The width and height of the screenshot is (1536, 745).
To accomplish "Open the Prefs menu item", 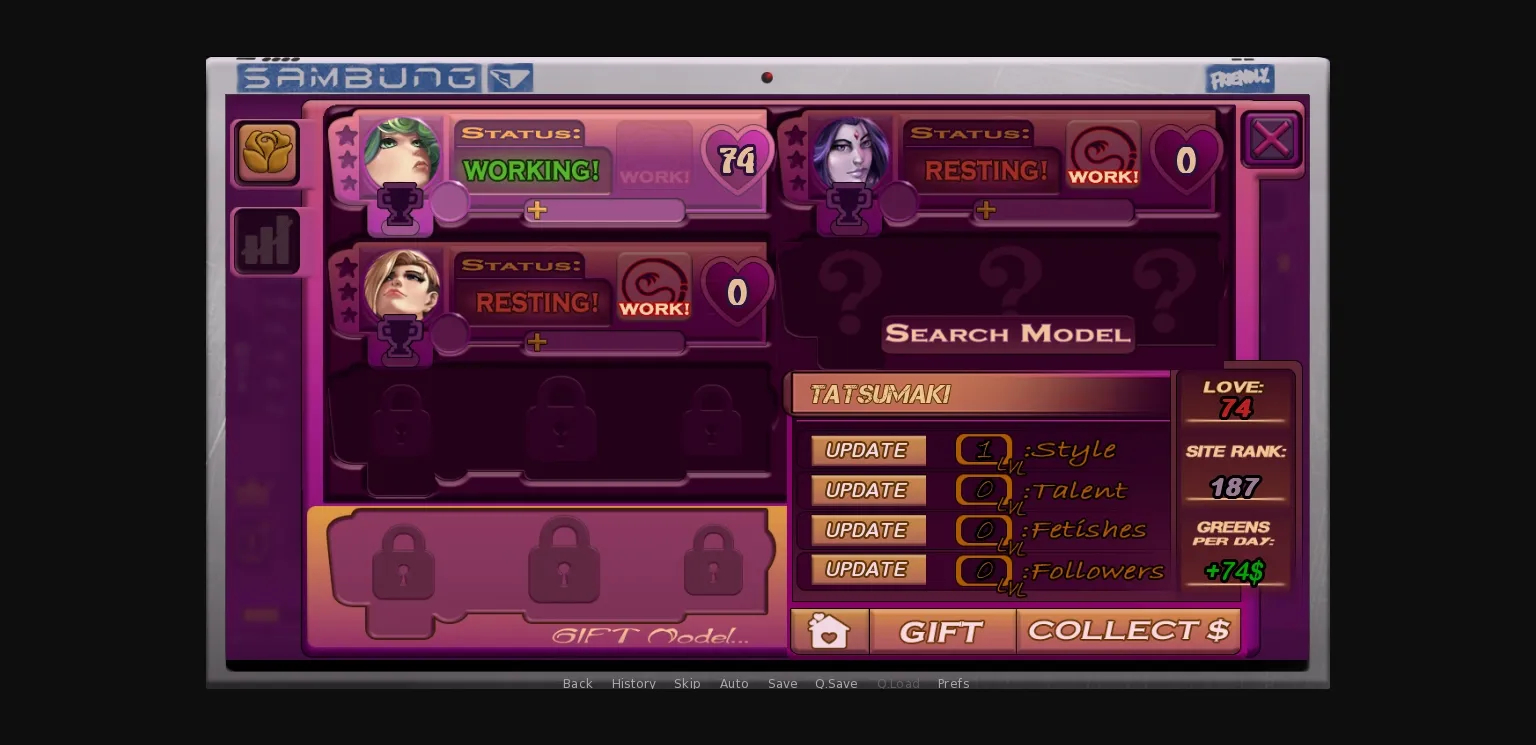I will (953, 683).
